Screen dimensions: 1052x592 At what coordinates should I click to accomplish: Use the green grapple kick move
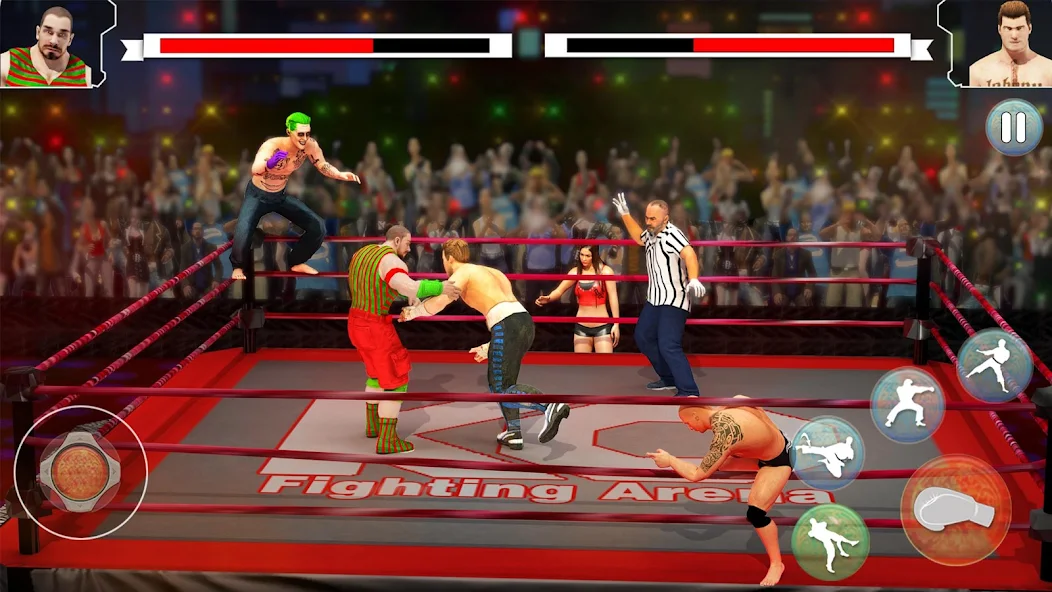click(830, 541)
